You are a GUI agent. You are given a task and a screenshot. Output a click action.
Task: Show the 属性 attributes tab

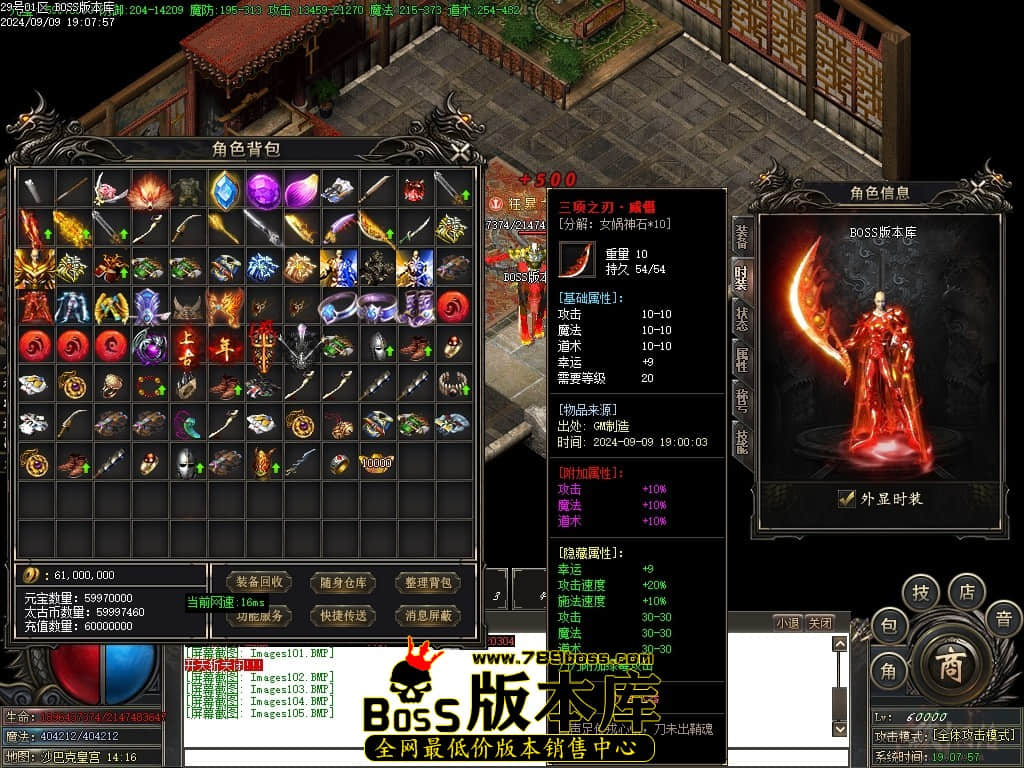741,359
